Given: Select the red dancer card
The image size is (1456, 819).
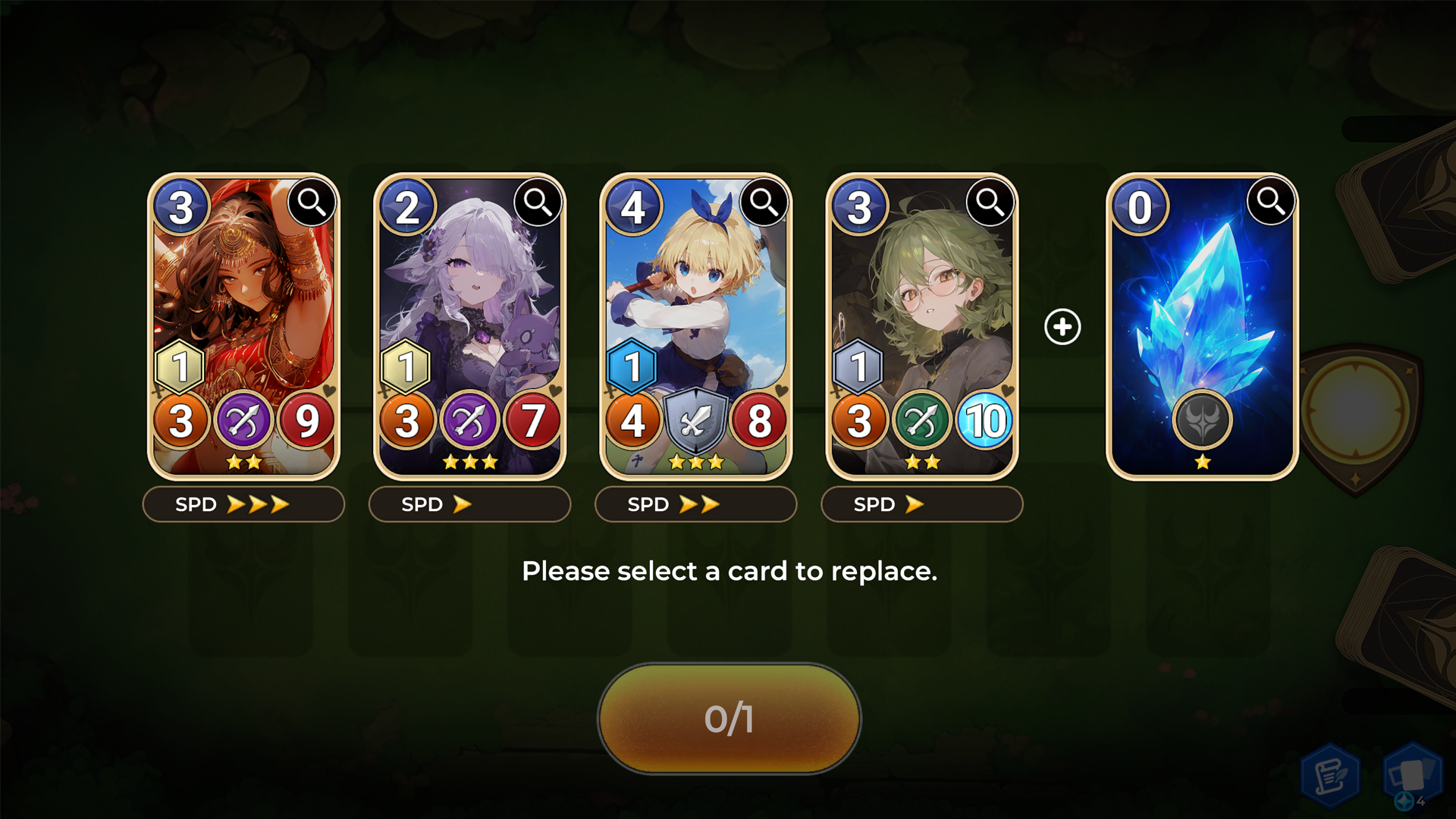Looking at the screenshot, I should [x=243, y=303].
